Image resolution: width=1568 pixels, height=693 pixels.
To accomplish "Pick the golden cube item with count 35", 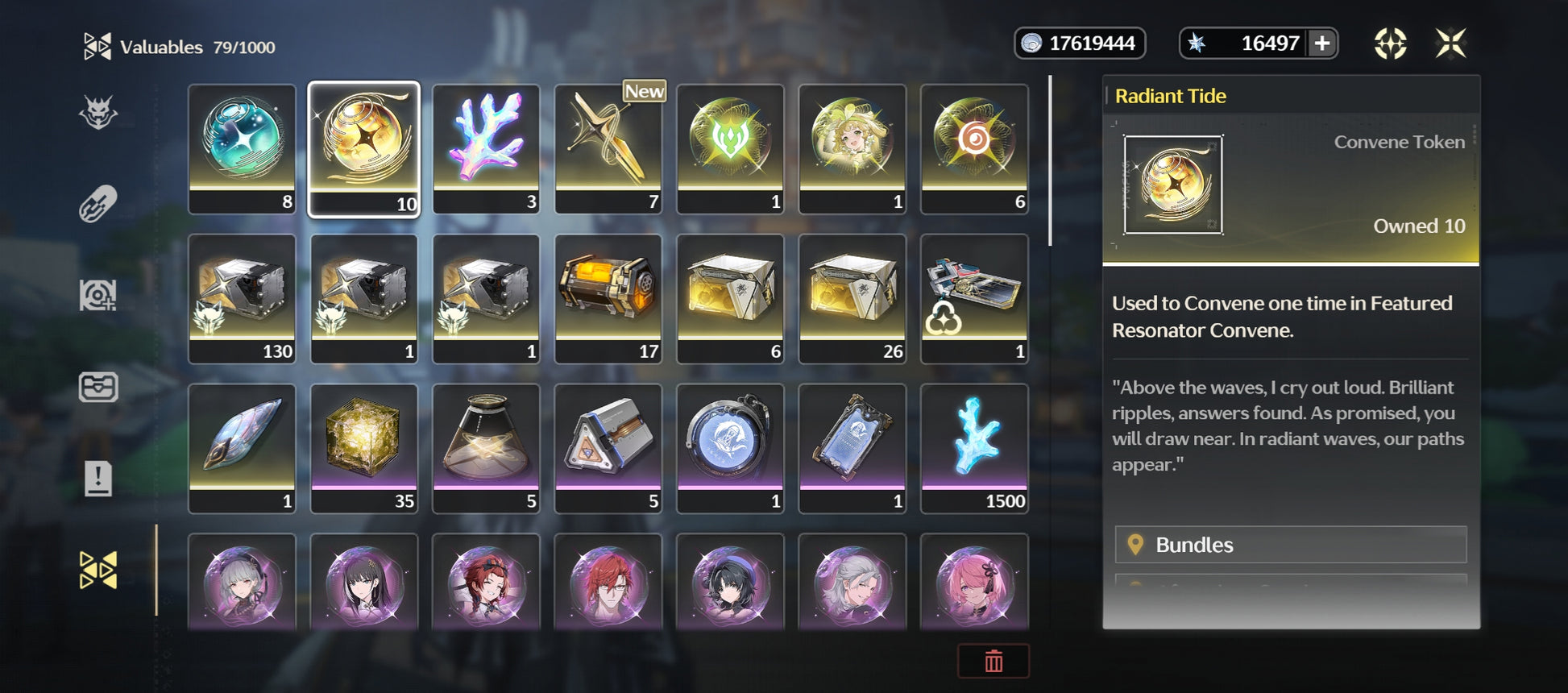I will 364,448.
